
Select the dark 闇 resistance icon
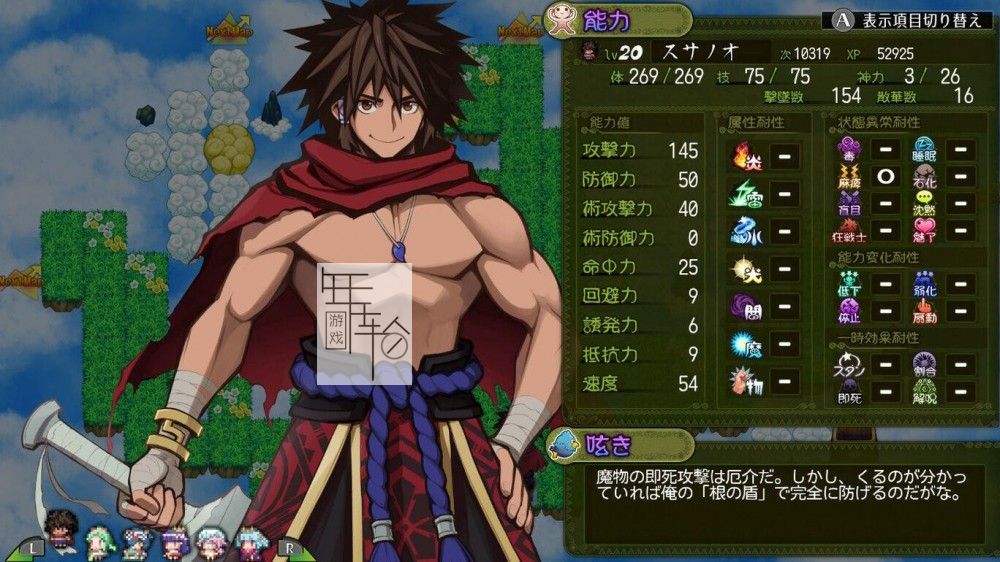click(x=742, y=305)
